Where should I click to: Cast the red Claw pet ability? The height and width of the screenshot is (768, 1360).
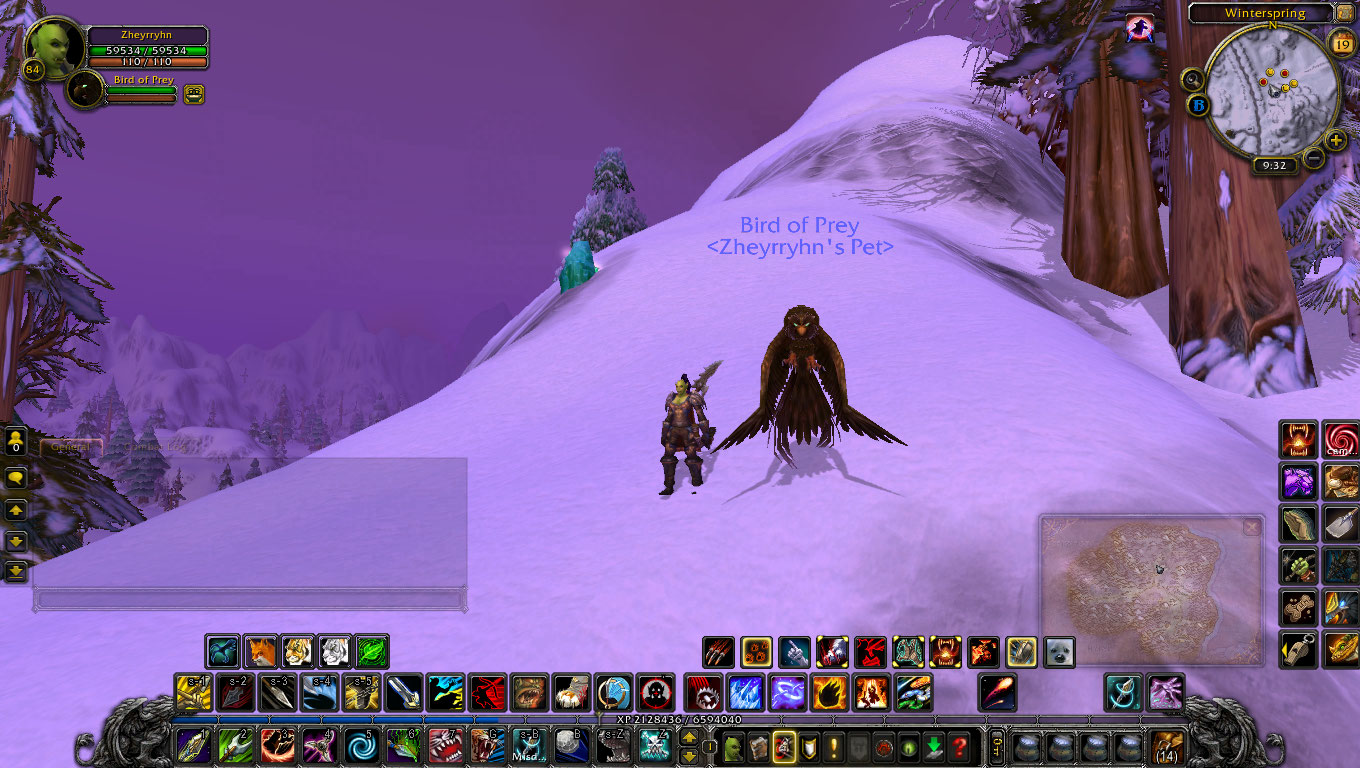coord(717,652)
